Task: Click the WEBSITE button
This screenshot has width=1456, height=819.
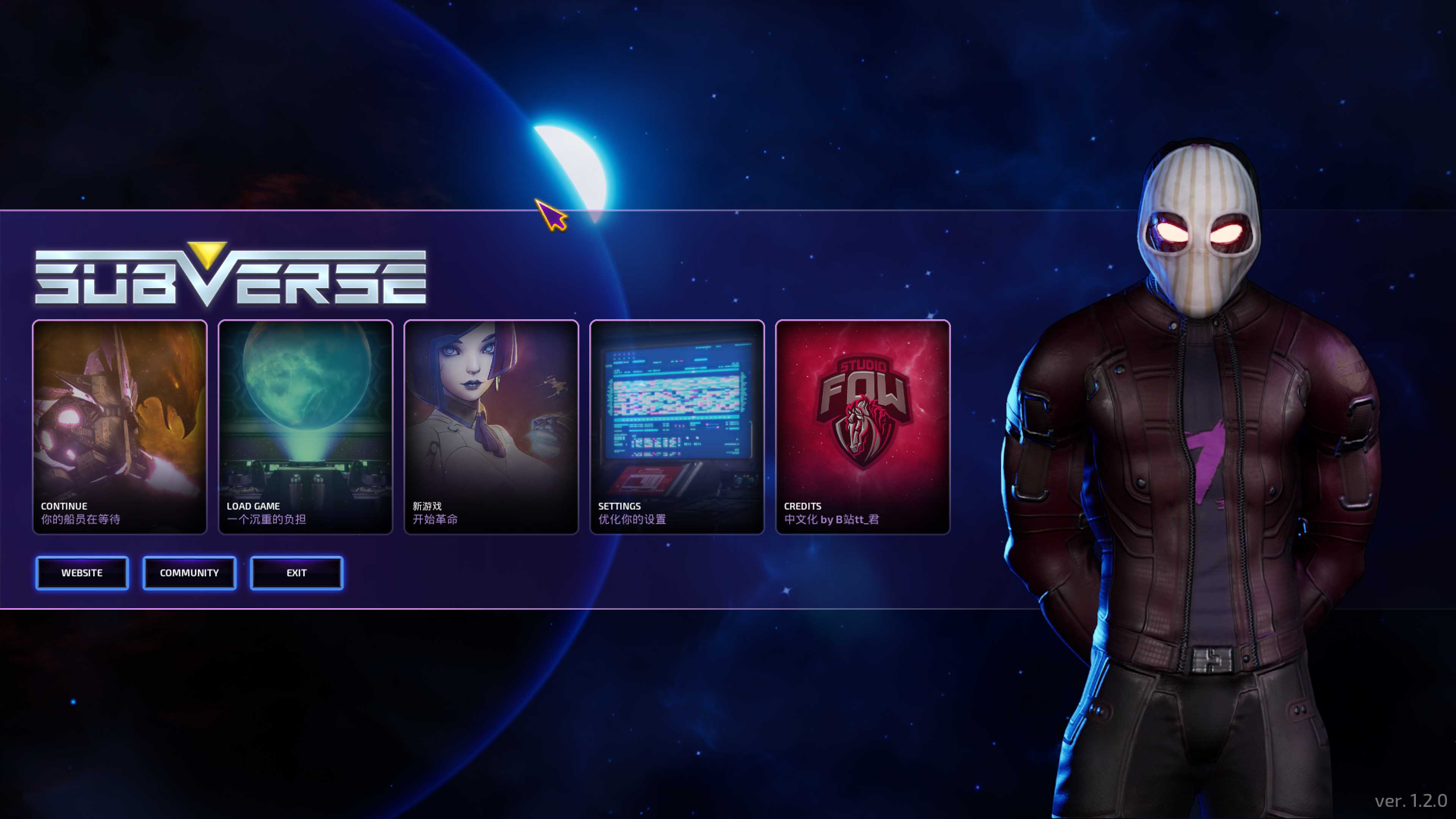Action: pyautogui.click(x=82, y=573)
